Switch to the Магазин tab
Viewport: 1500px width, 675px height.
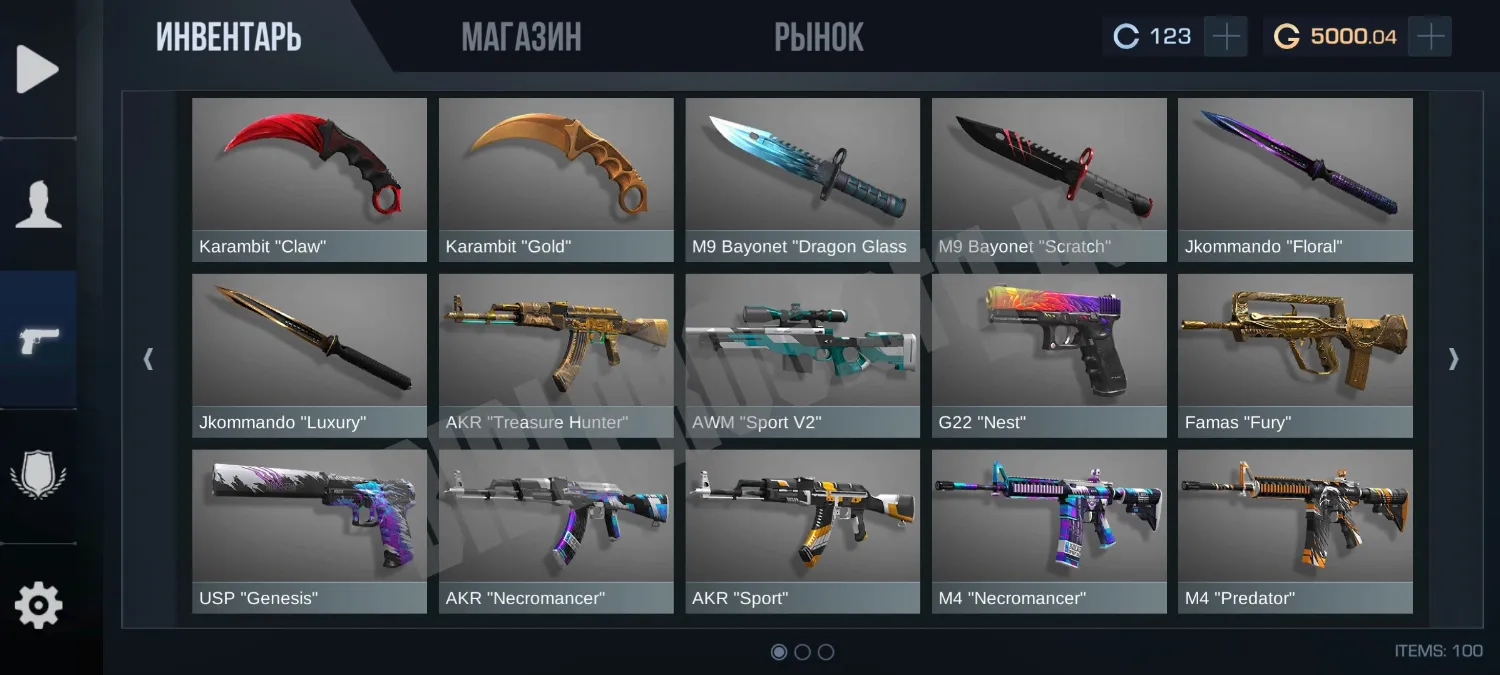(521, 38)
